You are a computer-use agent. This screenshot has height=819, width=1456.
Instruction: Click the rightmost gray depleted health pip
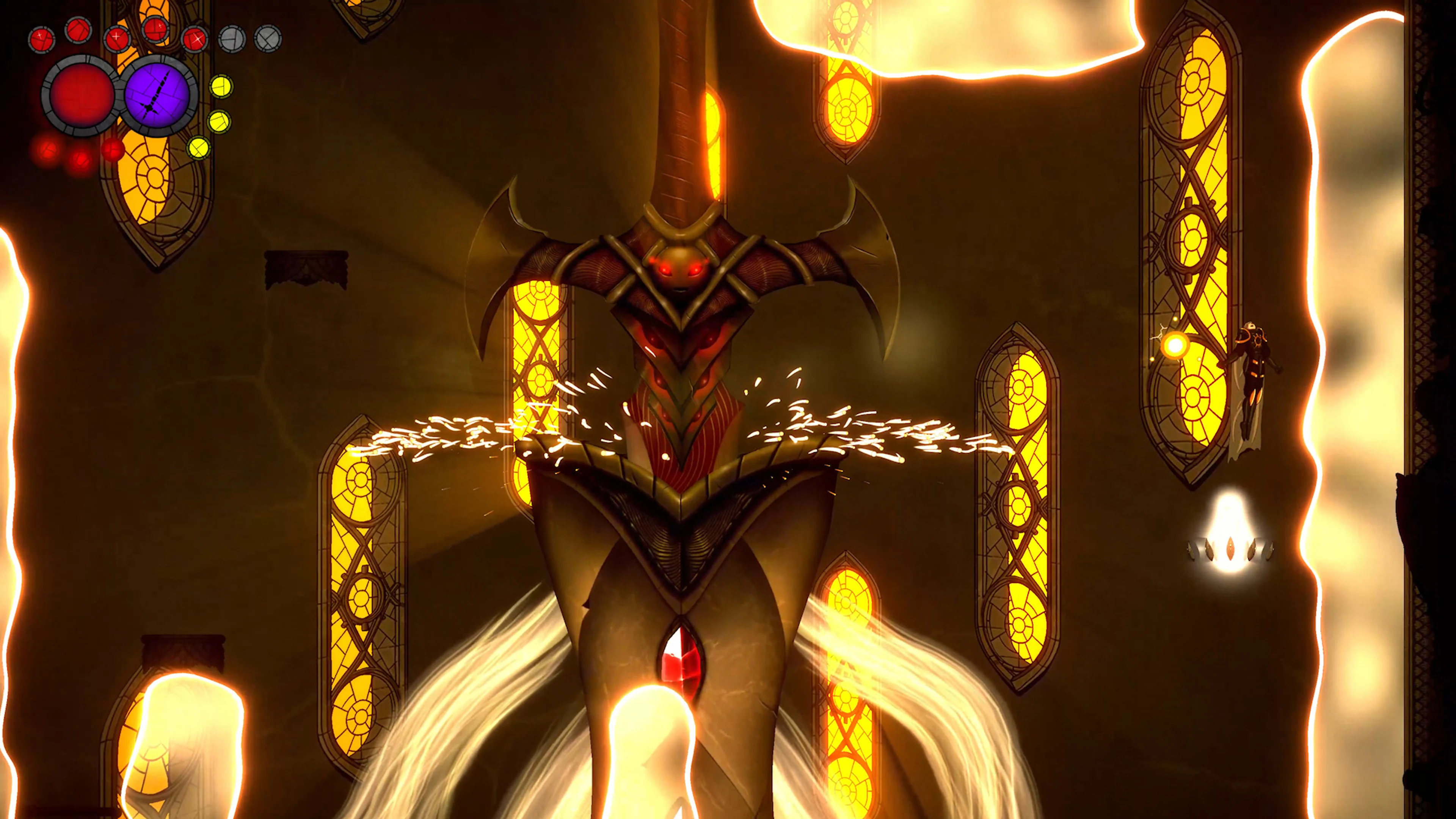(268, 38)
